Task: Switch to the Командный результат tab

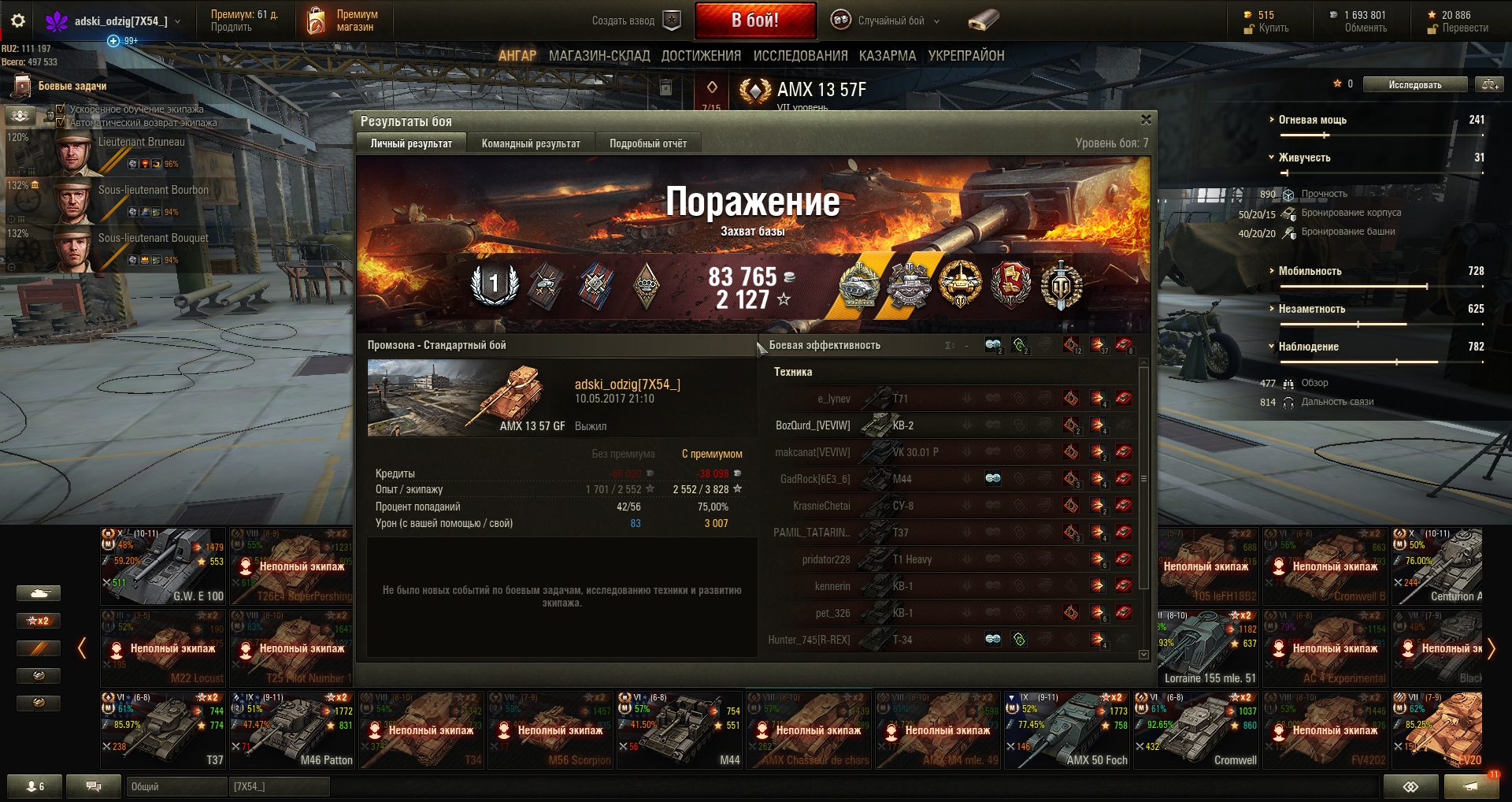Action: tap(530, 143)
